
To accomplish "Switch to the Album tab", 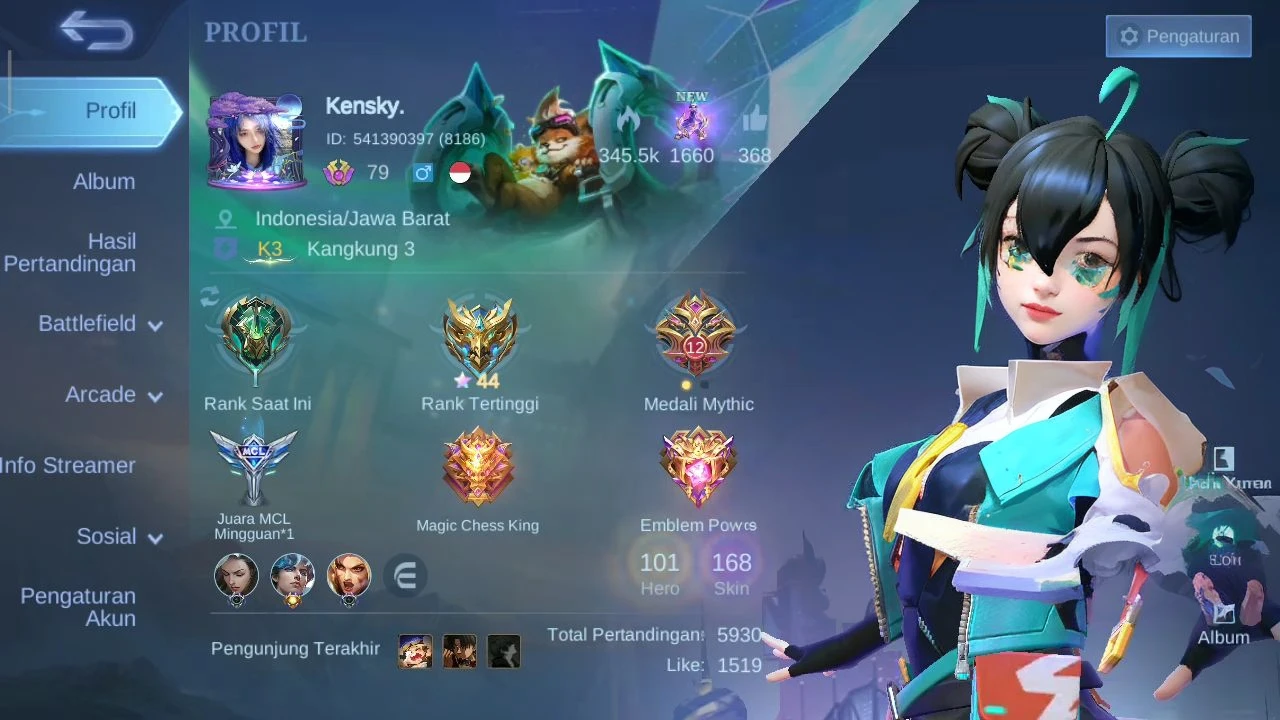I will click(x=103, y=182).
